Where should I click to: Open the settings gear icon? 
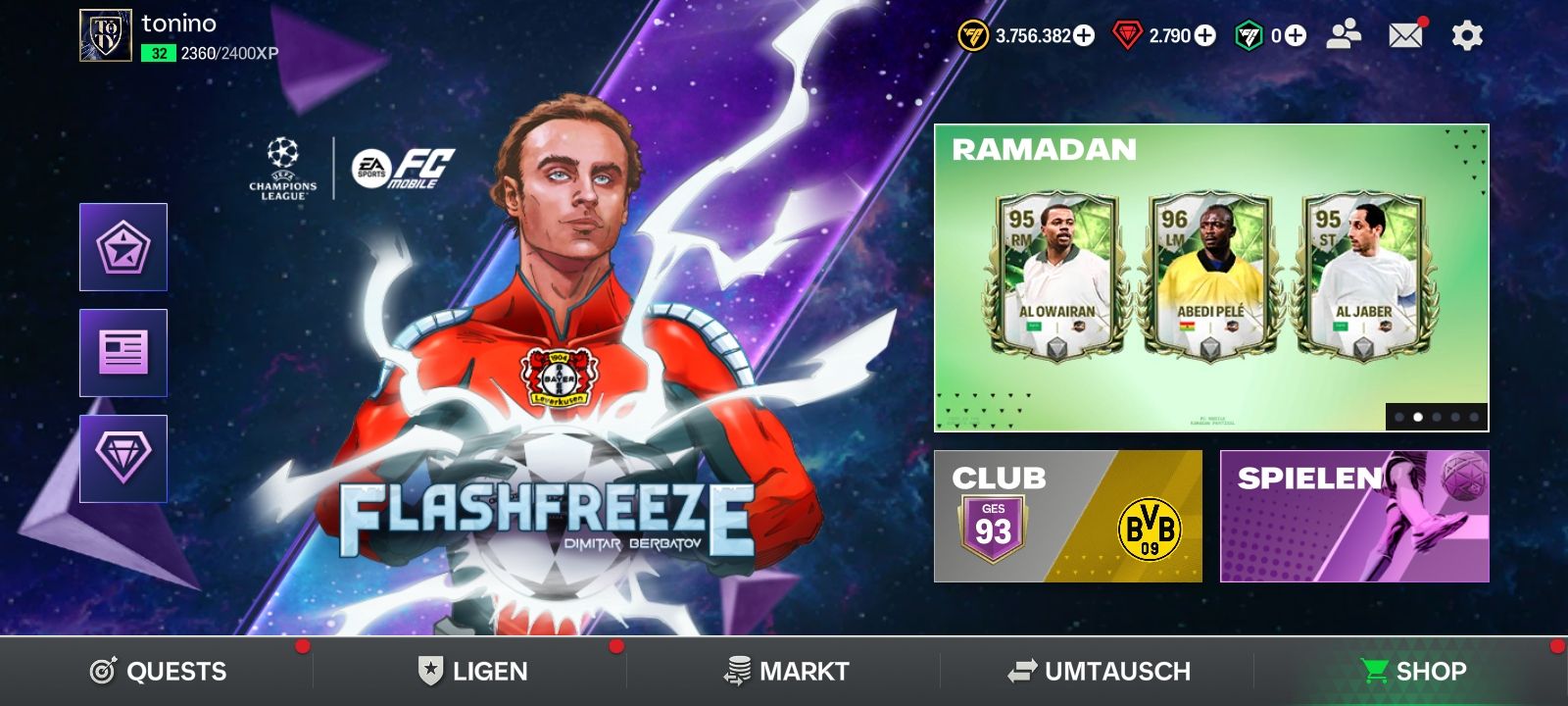pos(1466,36)
